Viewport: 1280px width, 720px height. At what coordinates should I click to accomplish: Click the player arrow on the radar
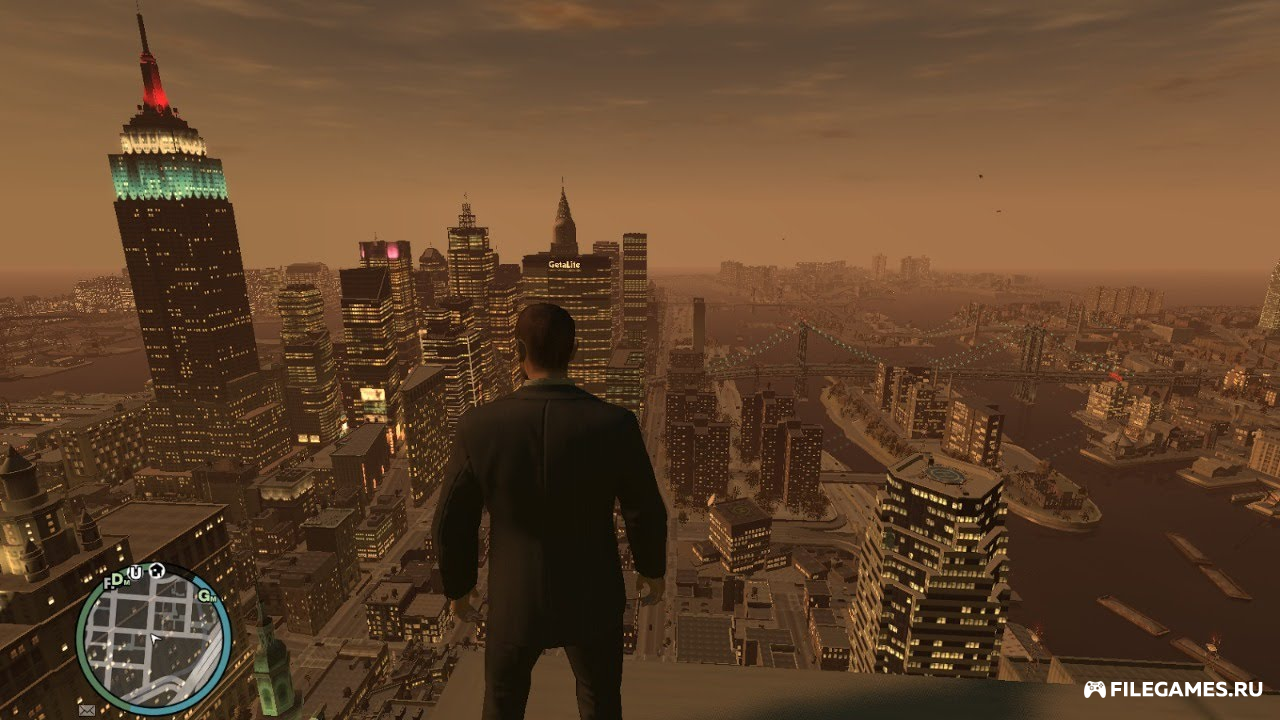coord(154,637)
